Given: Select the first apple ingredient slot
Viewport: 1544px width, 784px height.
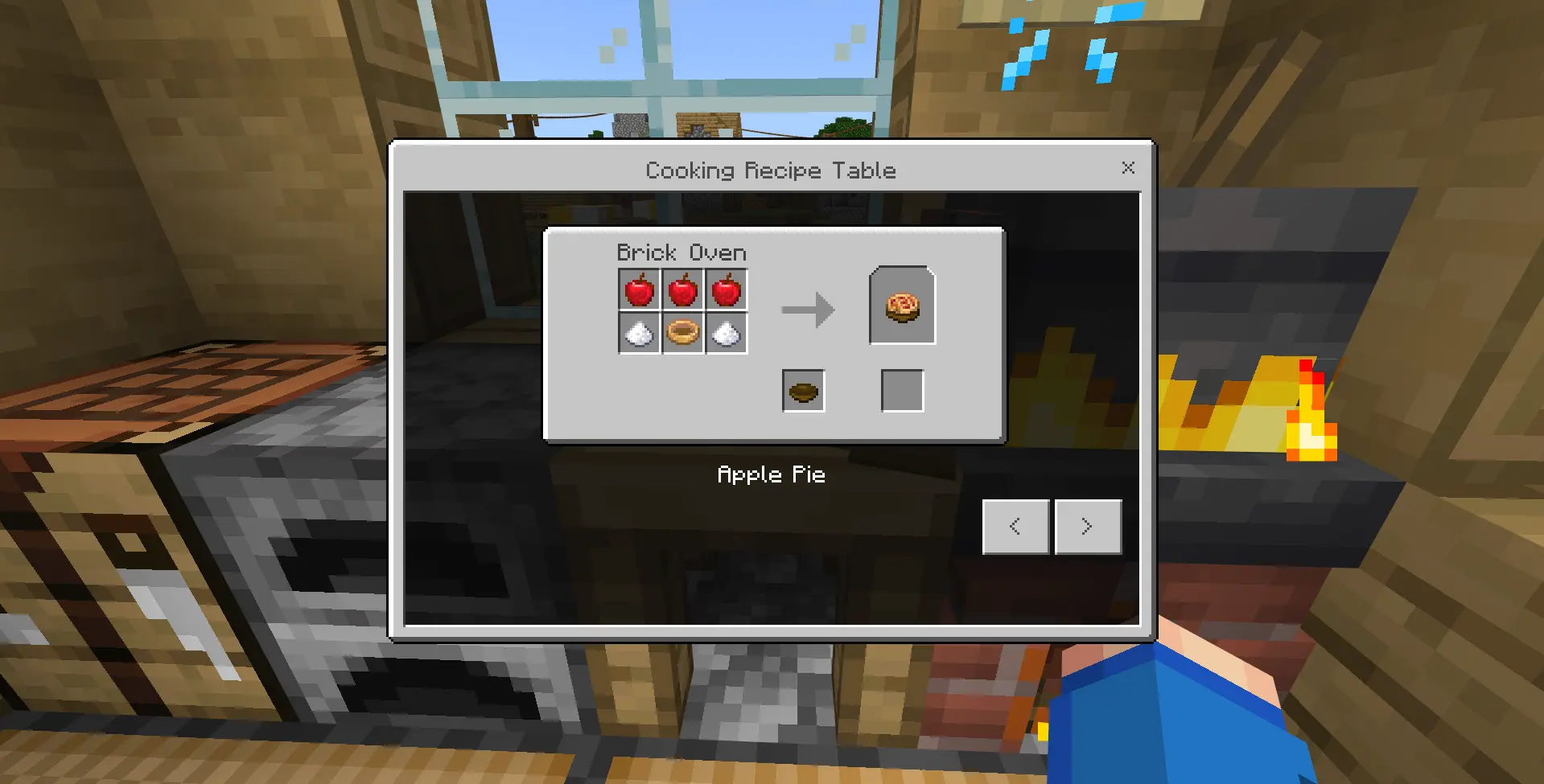Looking at the screenshot, I should [x=640, y=289].
